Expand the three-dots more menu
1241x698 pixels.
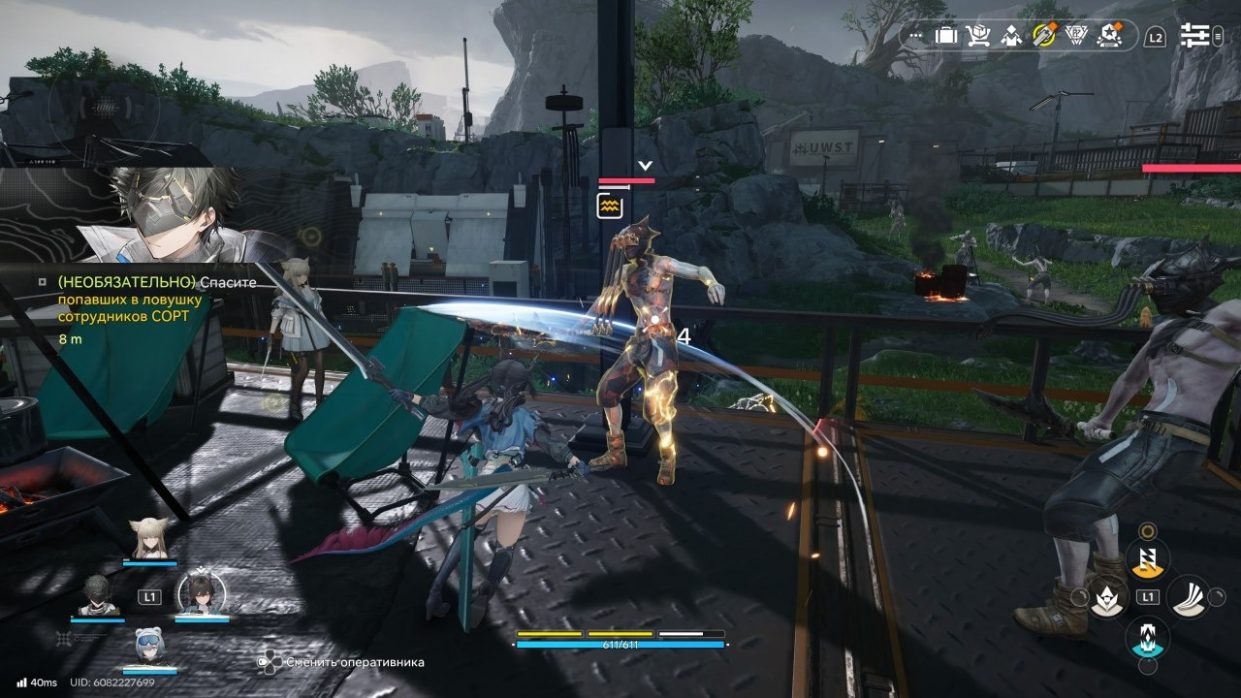[916, 36]
